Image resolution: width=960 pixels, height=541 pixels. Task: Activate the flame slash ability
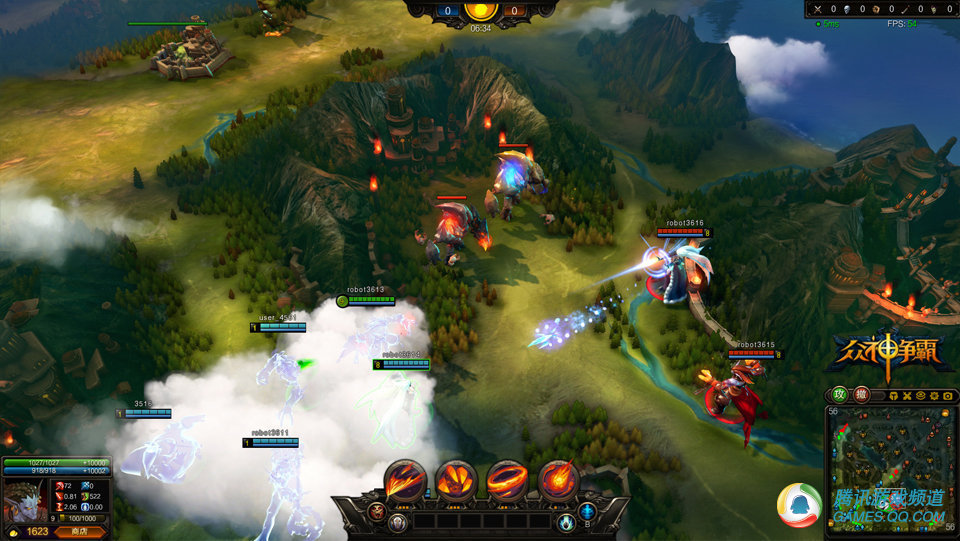point(406,480)
